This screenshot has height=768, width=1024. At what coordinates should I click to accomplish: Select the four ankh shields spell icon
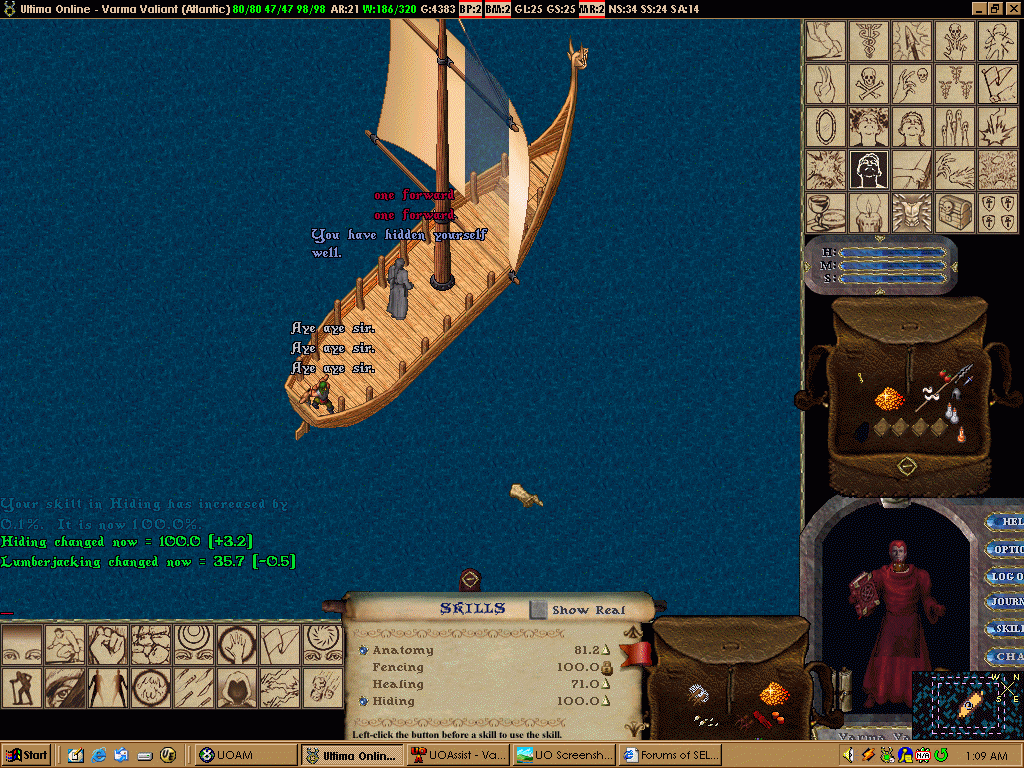[x=996, y=212]
